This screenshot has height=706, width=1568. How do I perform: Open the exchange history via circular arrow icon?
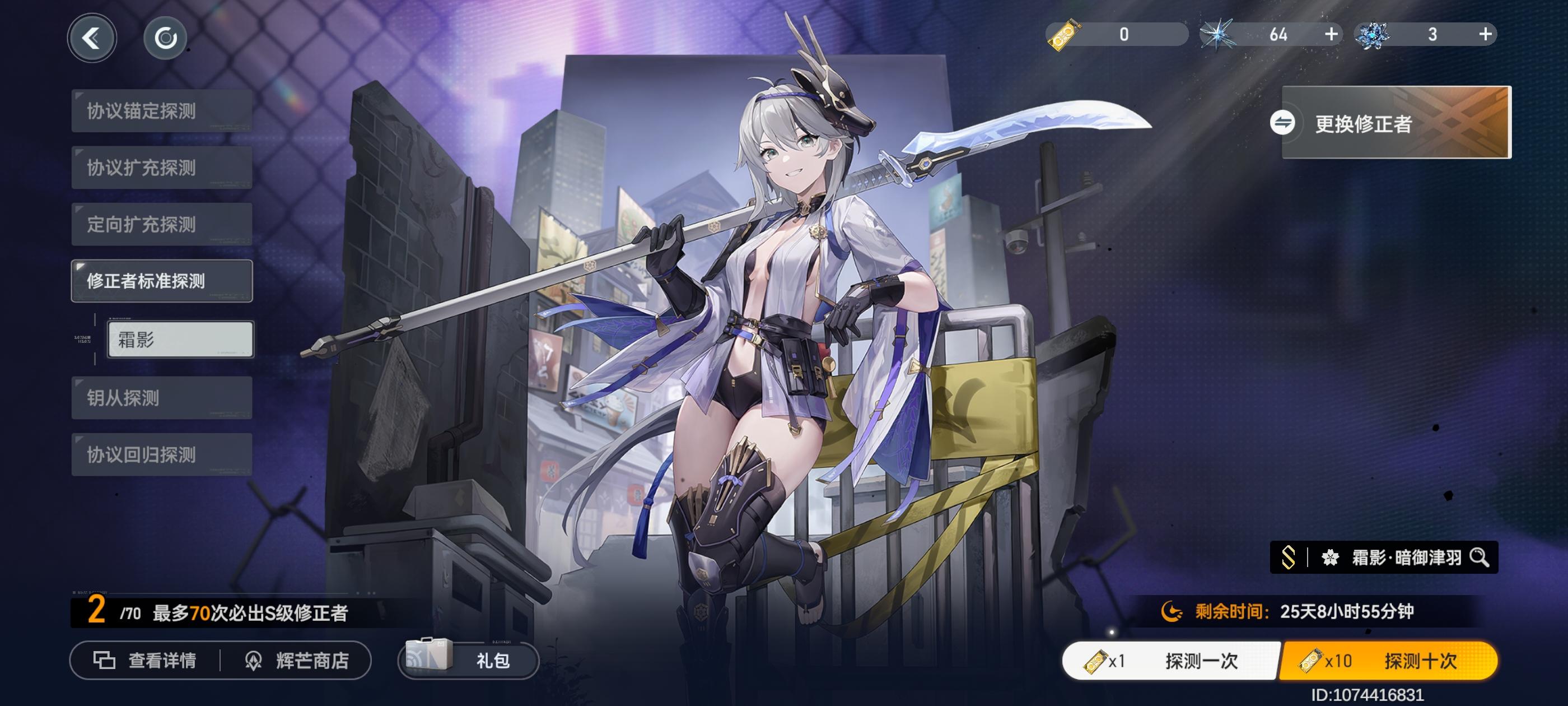tap(166, 38)
